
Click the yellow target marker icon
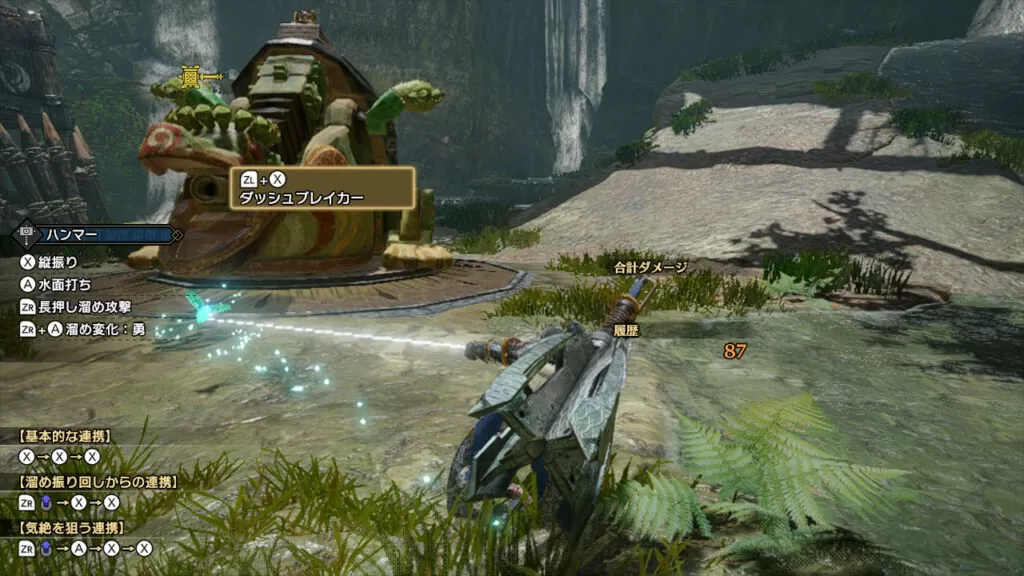tap(190, 77)
